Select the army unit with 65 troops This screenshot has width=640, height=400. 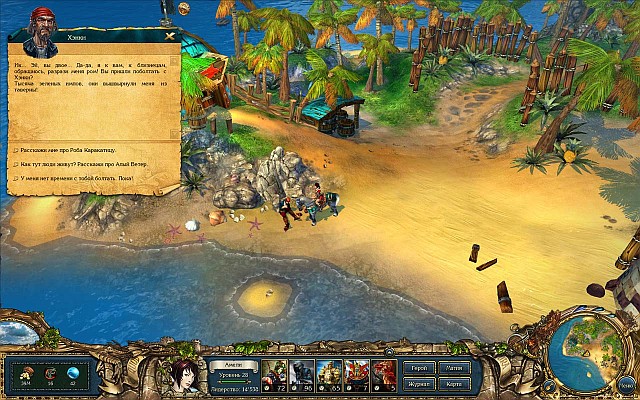(x=330, y=375)
